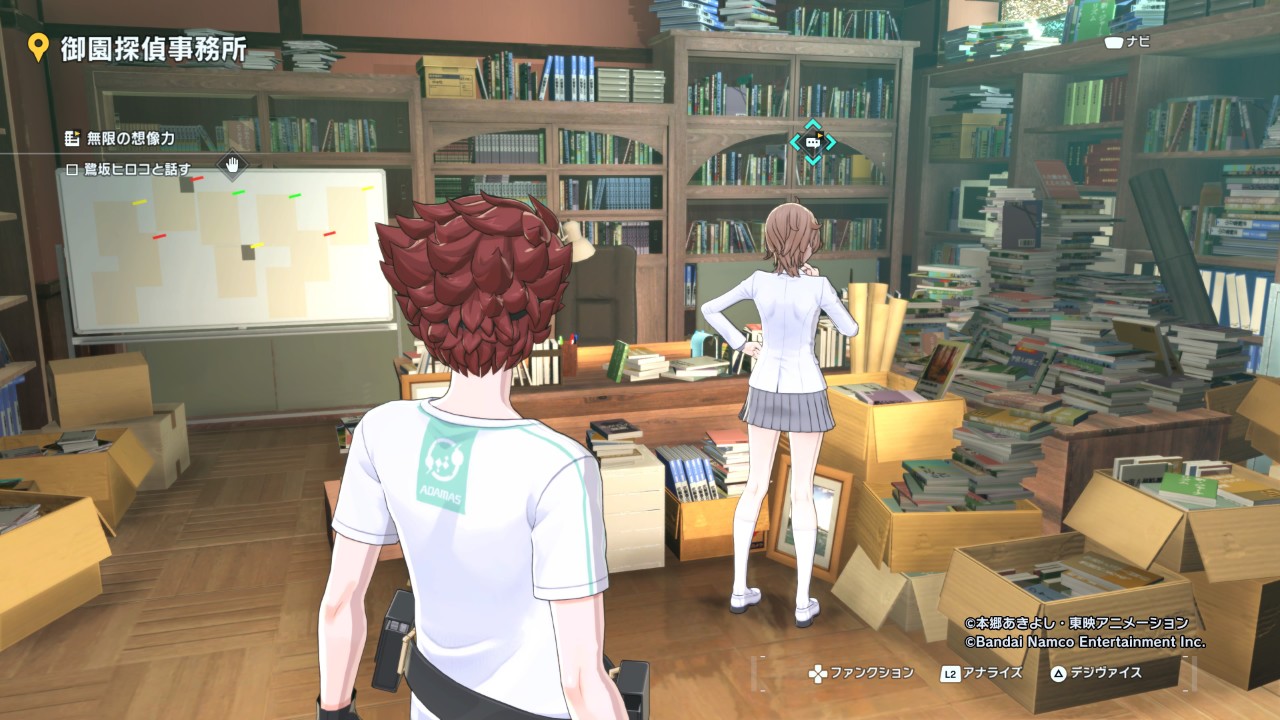Select the speech bubble talk marker
Image resolution: width=1280 pixels, height=720 pixels.
click(812, 142)
